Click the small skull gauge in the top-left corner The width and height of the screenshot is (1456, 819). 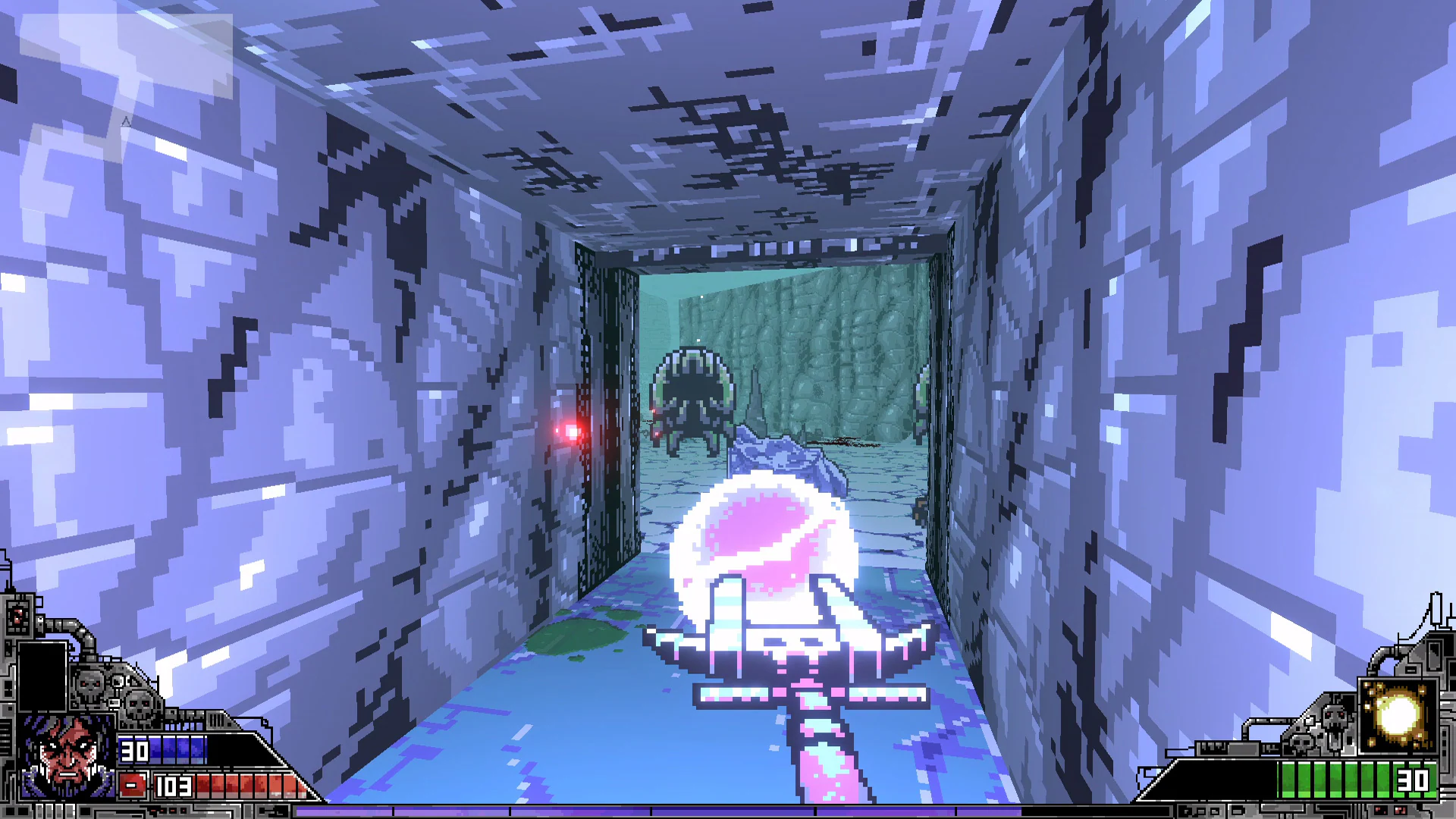pyautogui.click(x=18, y=617)
